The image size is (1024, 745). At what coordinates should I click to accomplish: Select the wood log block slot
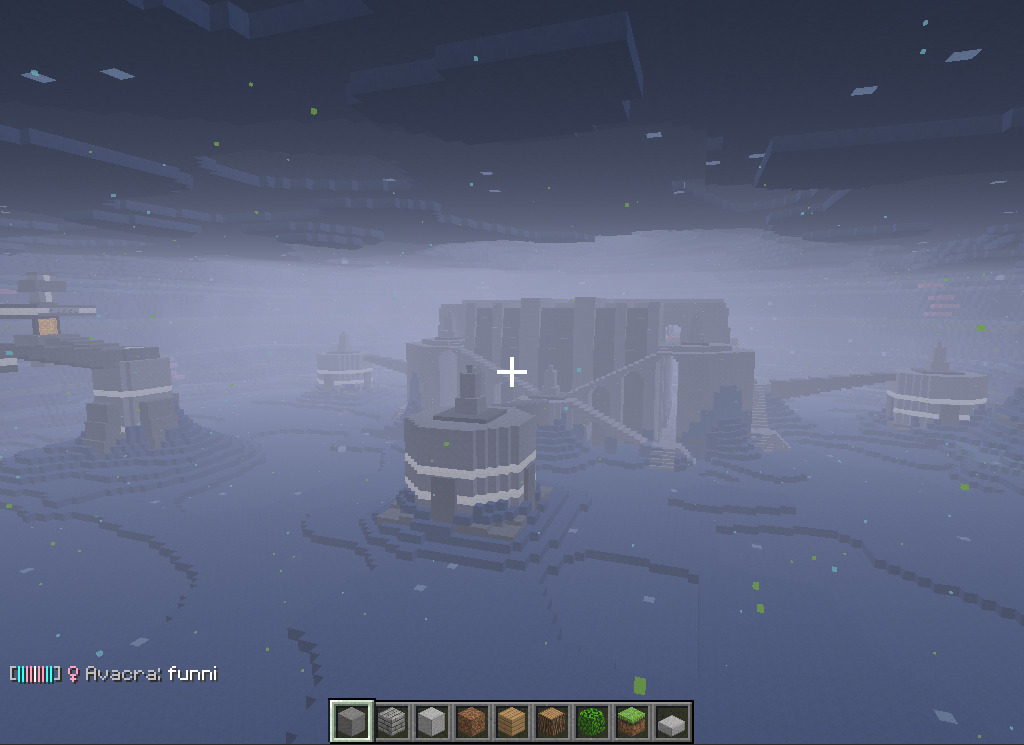pyautogui.click(x=552, y=721)
